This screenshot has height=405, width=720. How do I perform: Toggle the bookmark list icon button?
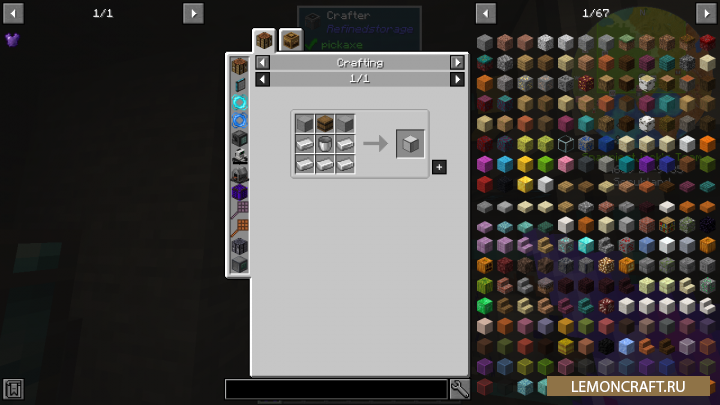13,389
